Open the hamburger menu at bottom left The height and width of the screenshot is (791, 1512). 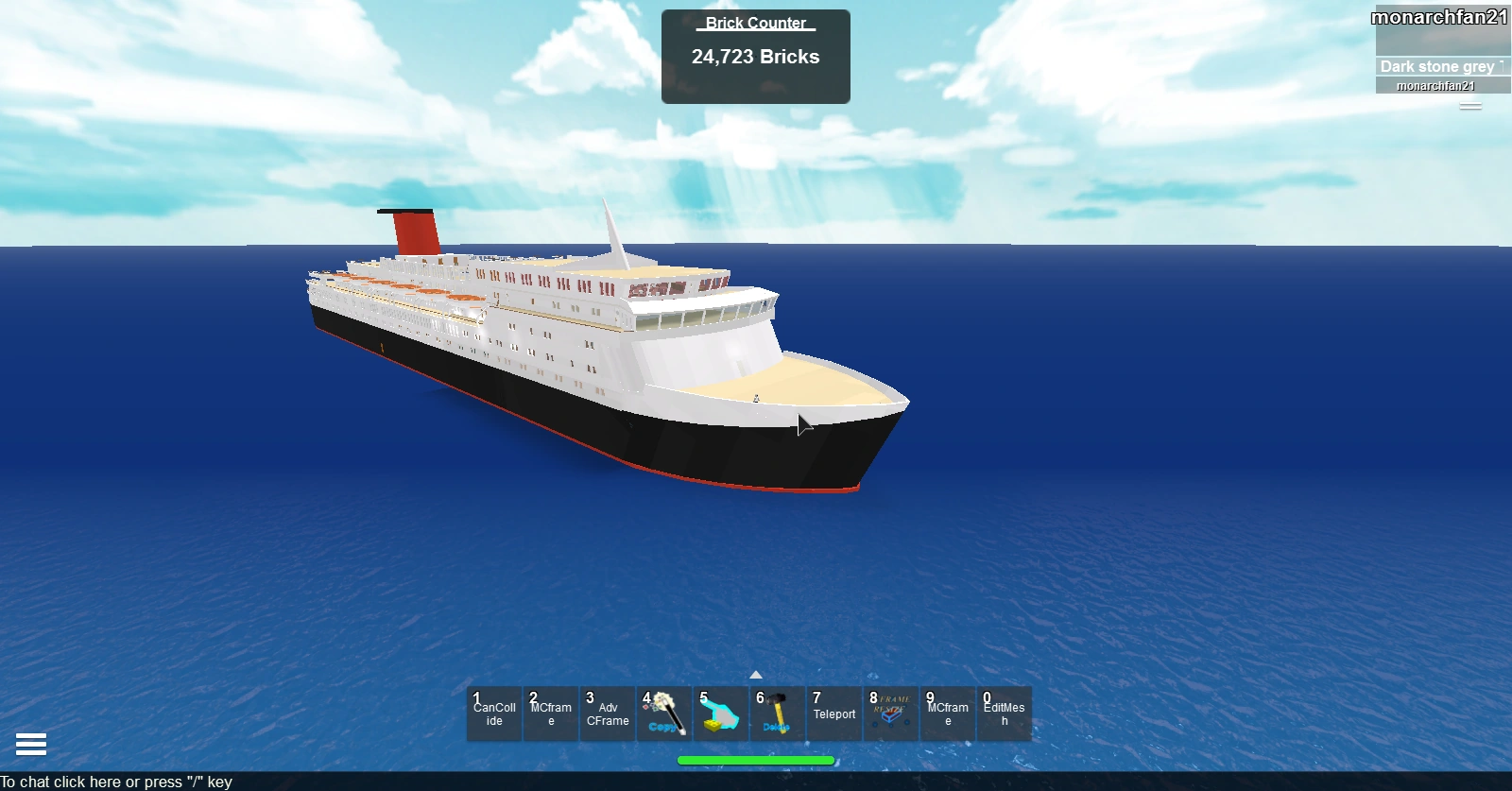click(31, 745)
